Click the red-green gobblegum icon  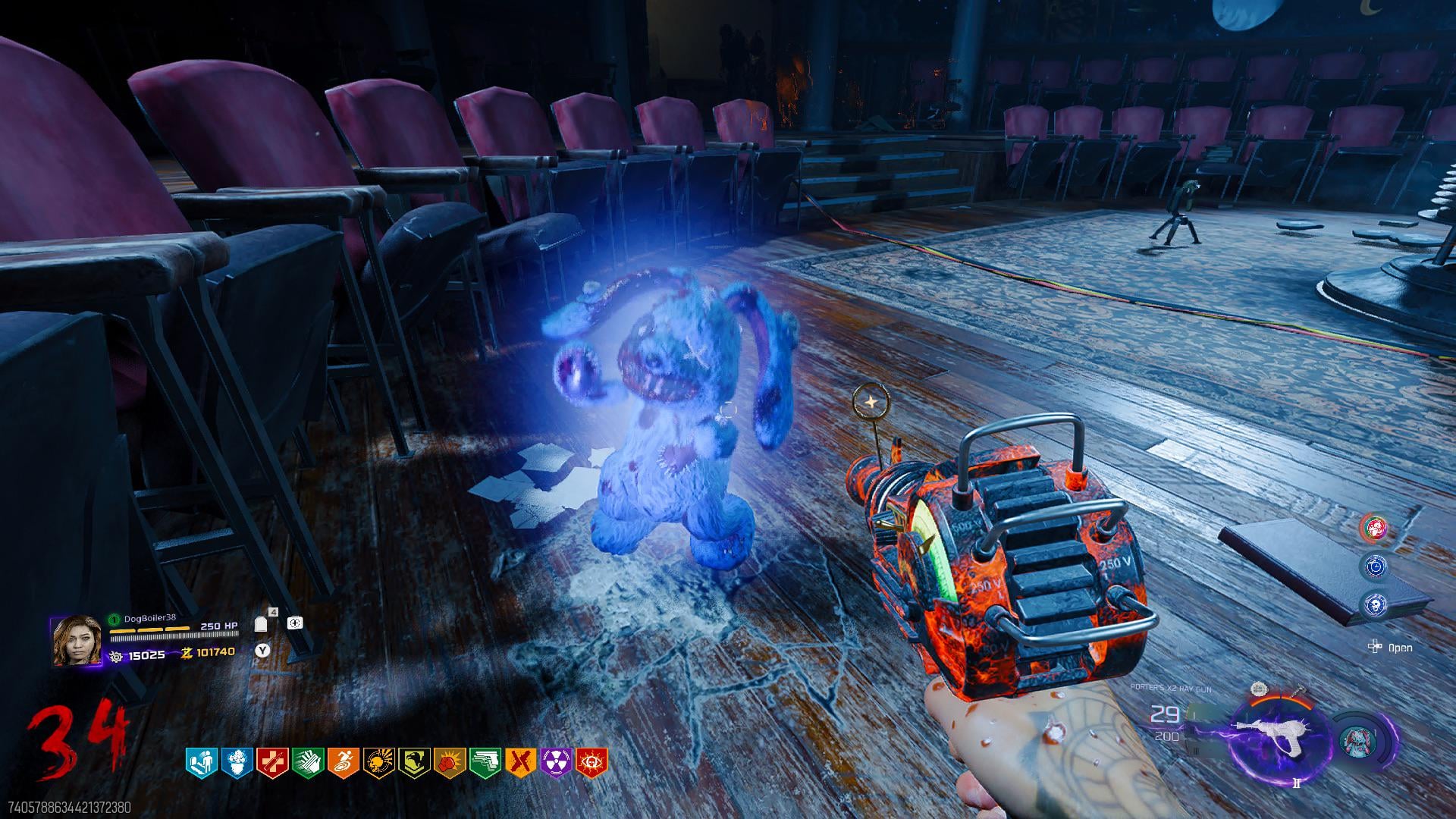(x=1375, y=527)
